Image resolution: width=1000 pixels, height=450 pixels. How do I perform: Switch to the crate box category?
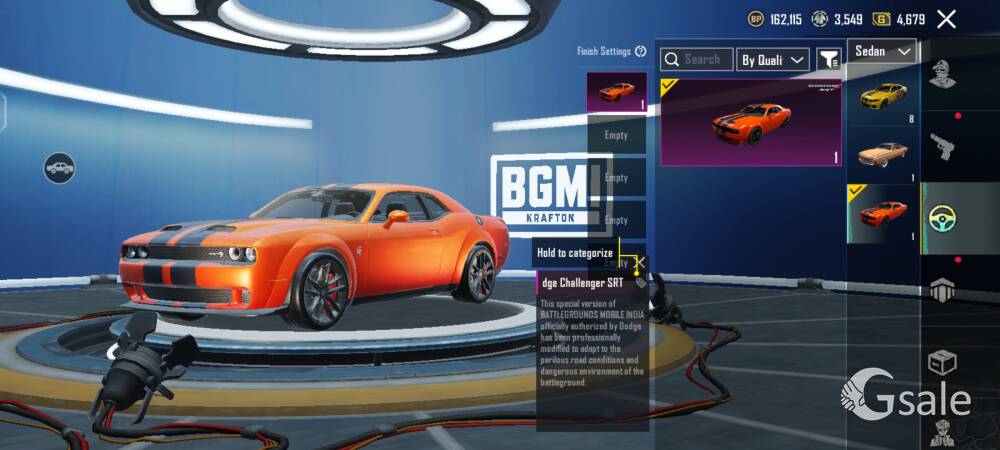click(942, 360)
